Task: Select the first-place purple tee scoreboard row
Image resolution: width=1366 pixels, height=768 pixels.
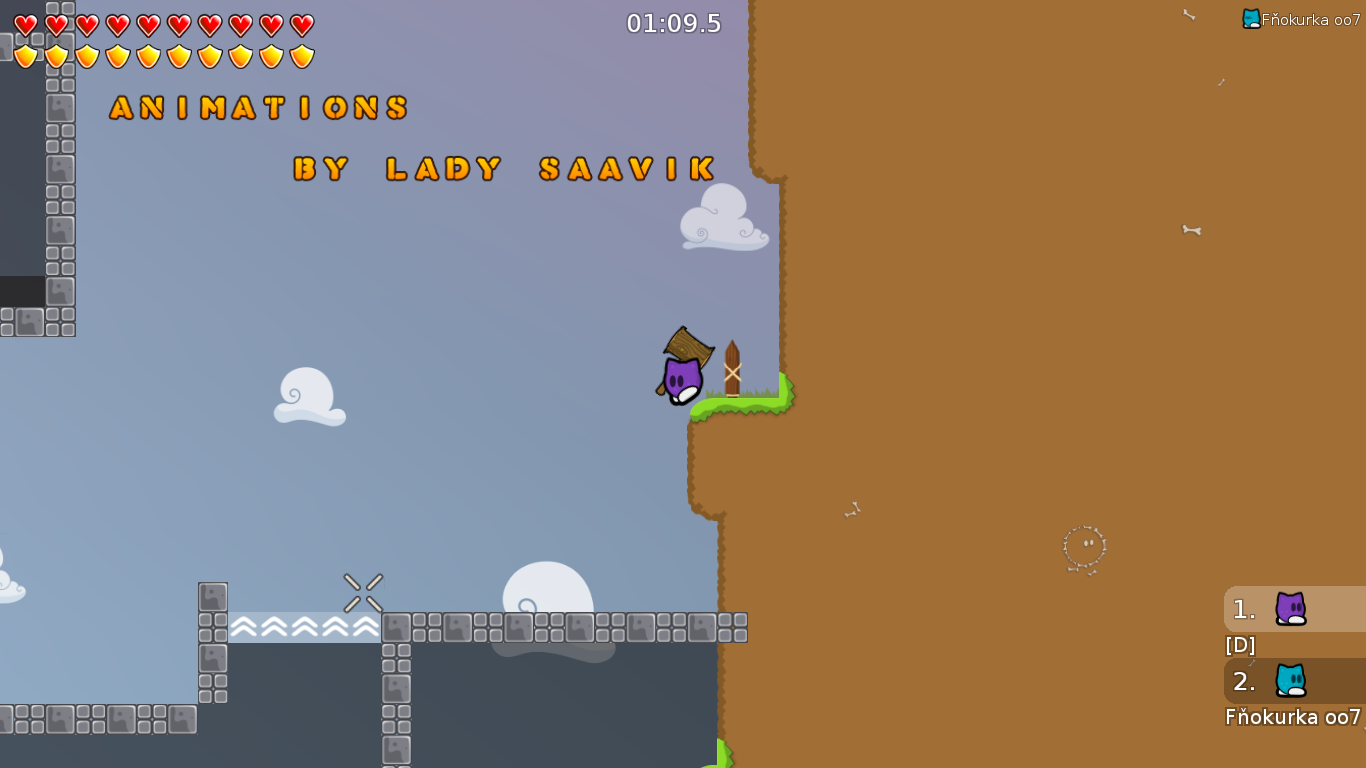Action: [1294, 609]
